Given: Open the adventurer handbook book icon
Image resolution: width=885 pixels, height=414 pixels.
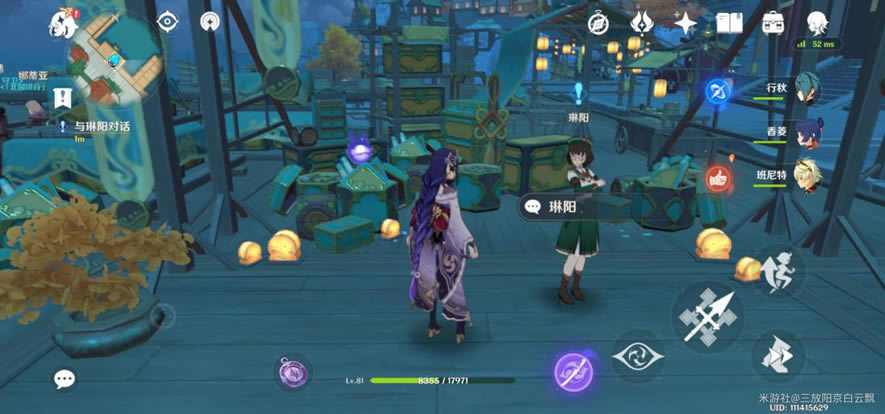Looking at the screenshot, I should point(729,22).
